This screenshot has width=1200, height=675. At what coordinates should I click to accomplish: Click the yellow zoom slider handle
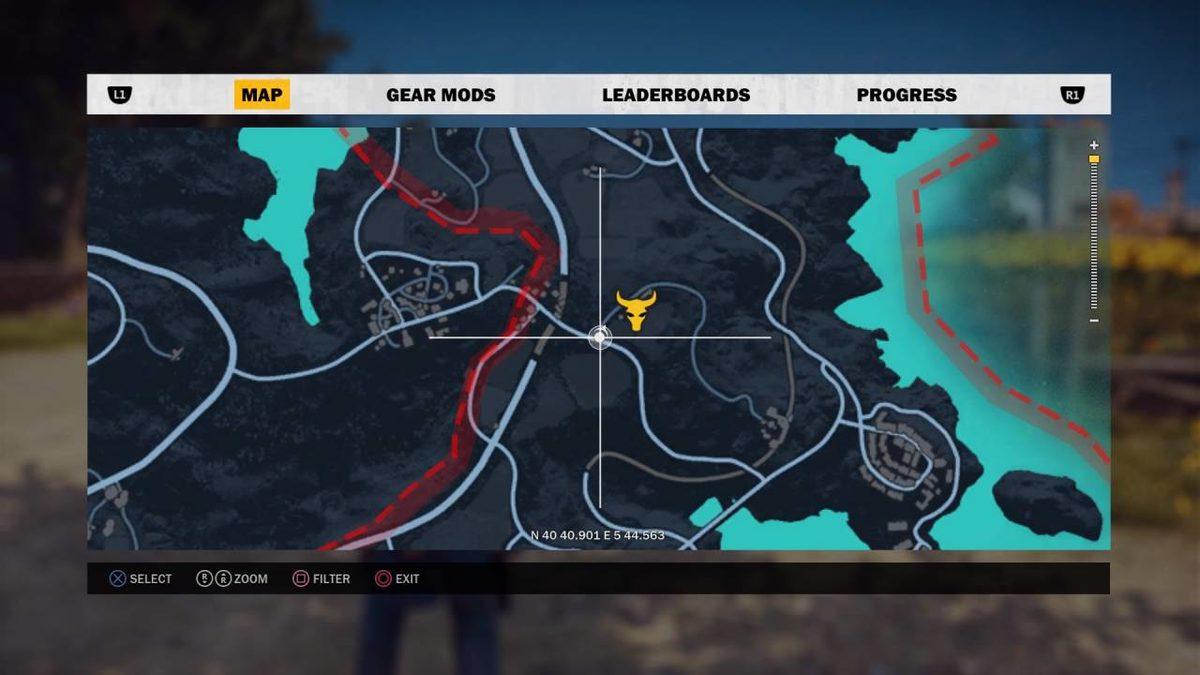(1094, 159)
